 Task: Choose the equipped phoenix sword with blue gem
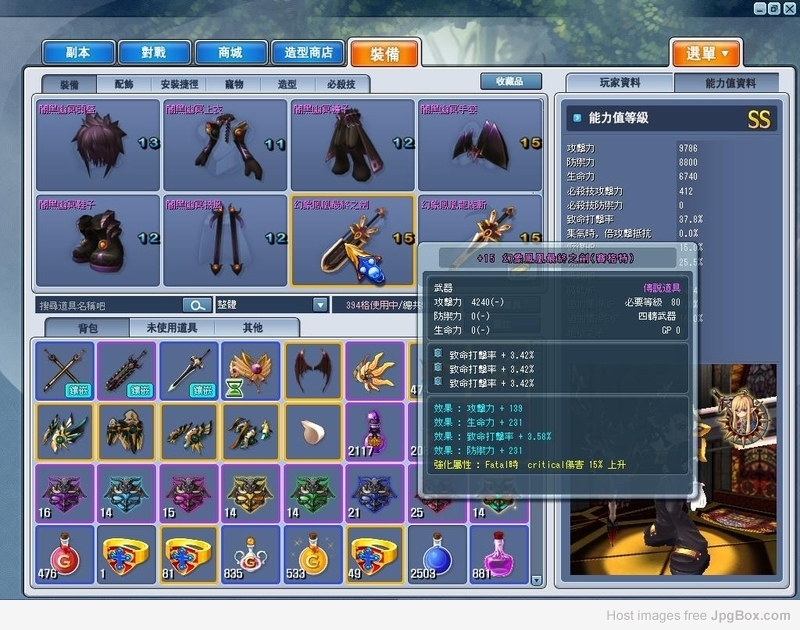pyautogui.click(x=352, y=240)
